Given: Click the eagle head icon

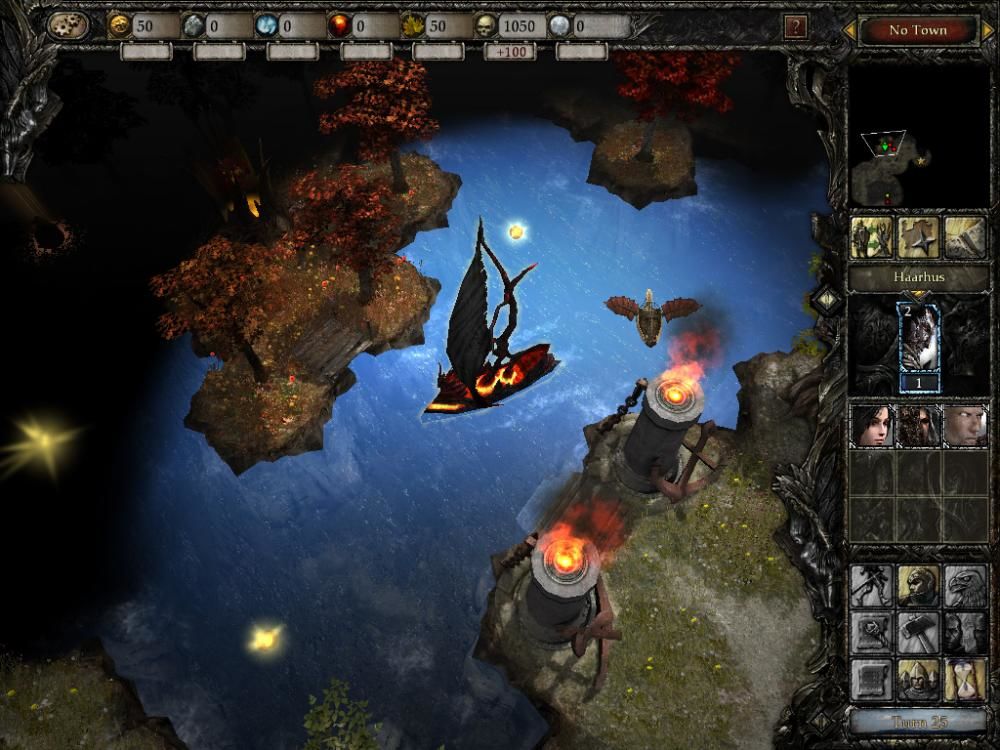Looking at the screenshot, I should tap(965, 587).
